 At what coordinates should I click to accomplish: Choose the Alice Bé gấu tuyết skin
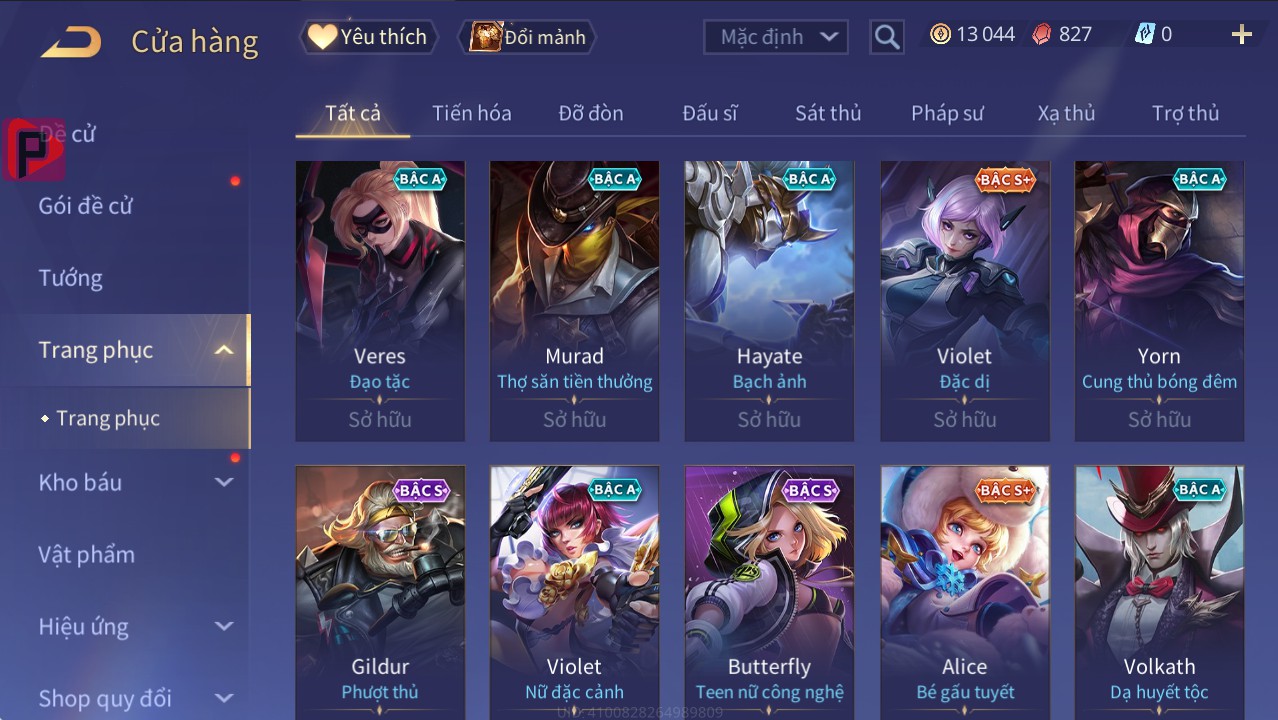pos(964,592)
